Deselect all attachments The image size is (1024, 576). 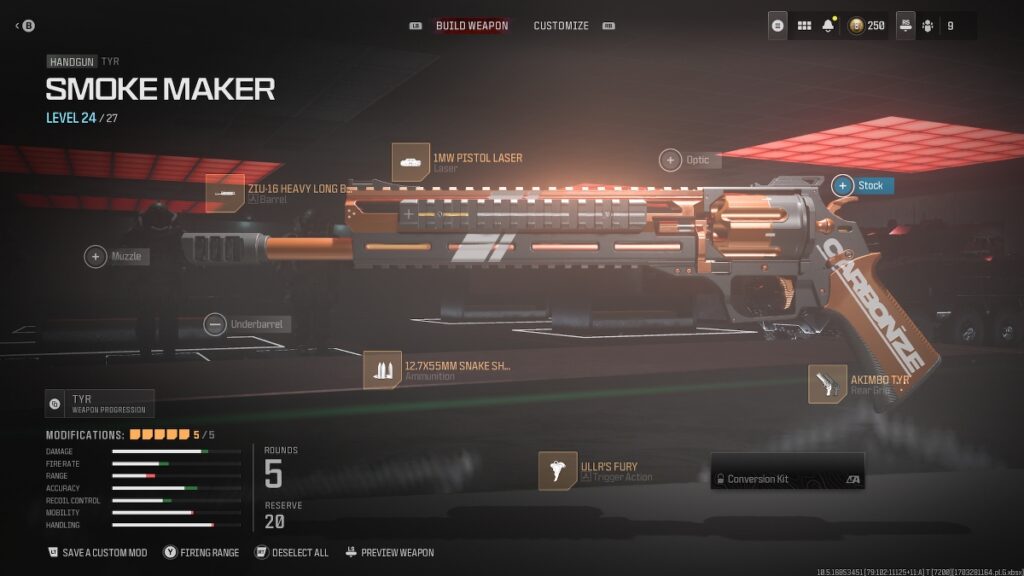pyautogui.click(x=291, y=552)
